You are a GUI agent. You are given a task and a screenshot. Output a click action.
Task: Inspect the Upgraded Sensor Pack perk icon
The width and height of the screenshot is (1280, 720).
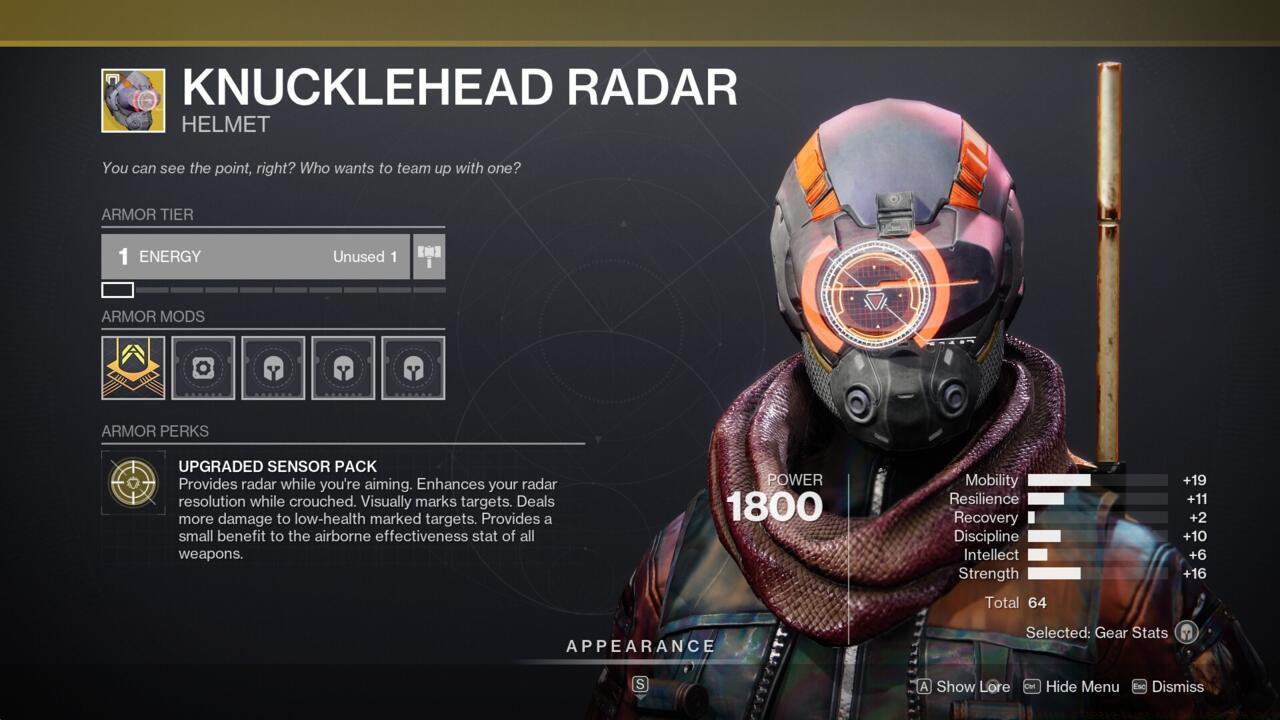[133, 483]
